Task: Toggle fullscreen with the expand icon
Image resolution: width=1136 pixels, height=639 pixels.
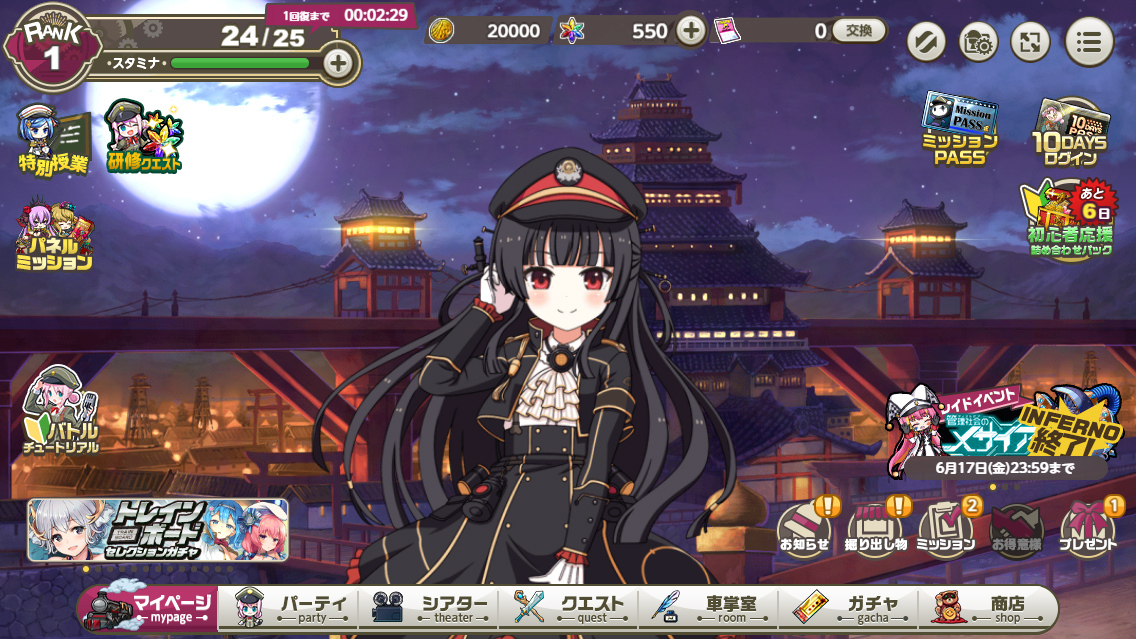Action: pos(1030,42)
